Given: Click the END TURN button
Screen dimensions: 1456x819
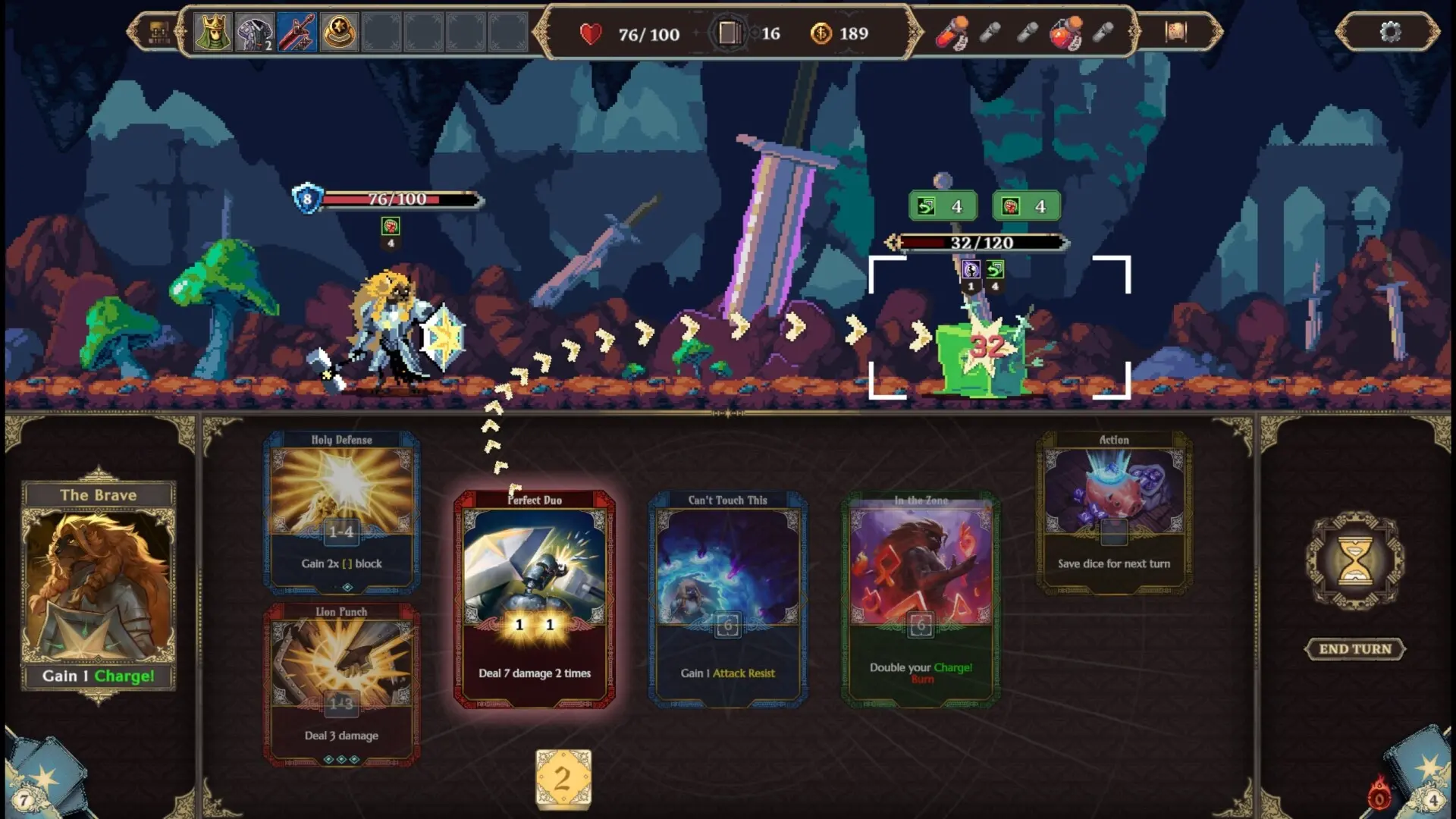Looking at the screenshot, I should pos(1354,649).
